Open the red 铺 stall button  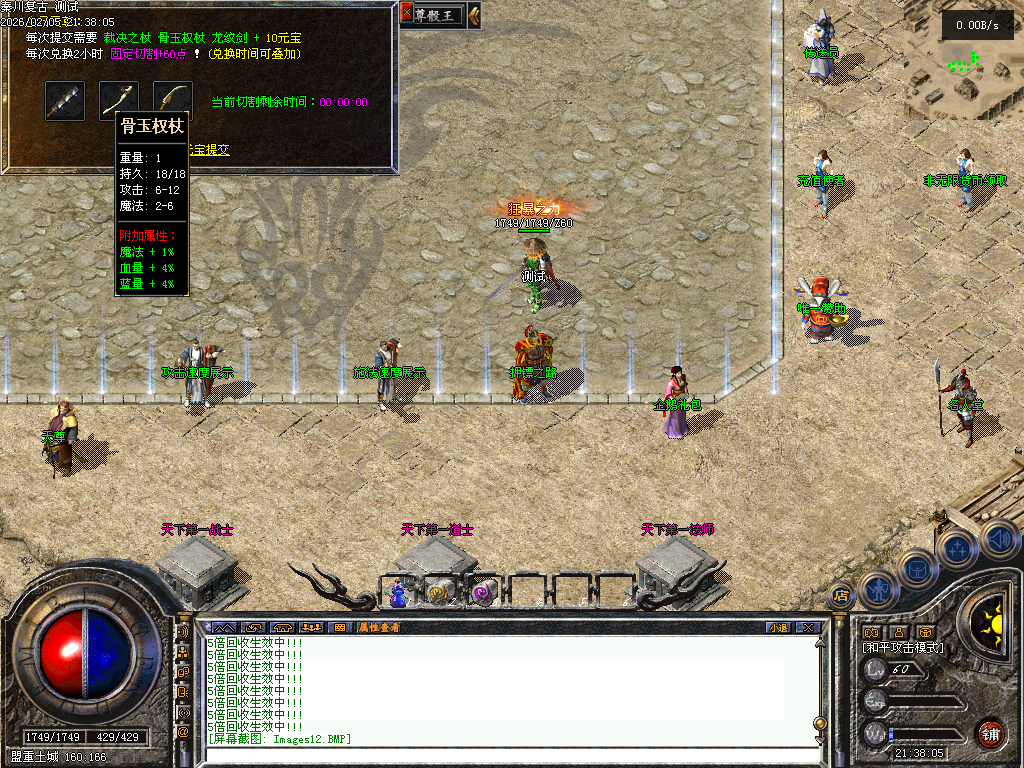(990, 733)
